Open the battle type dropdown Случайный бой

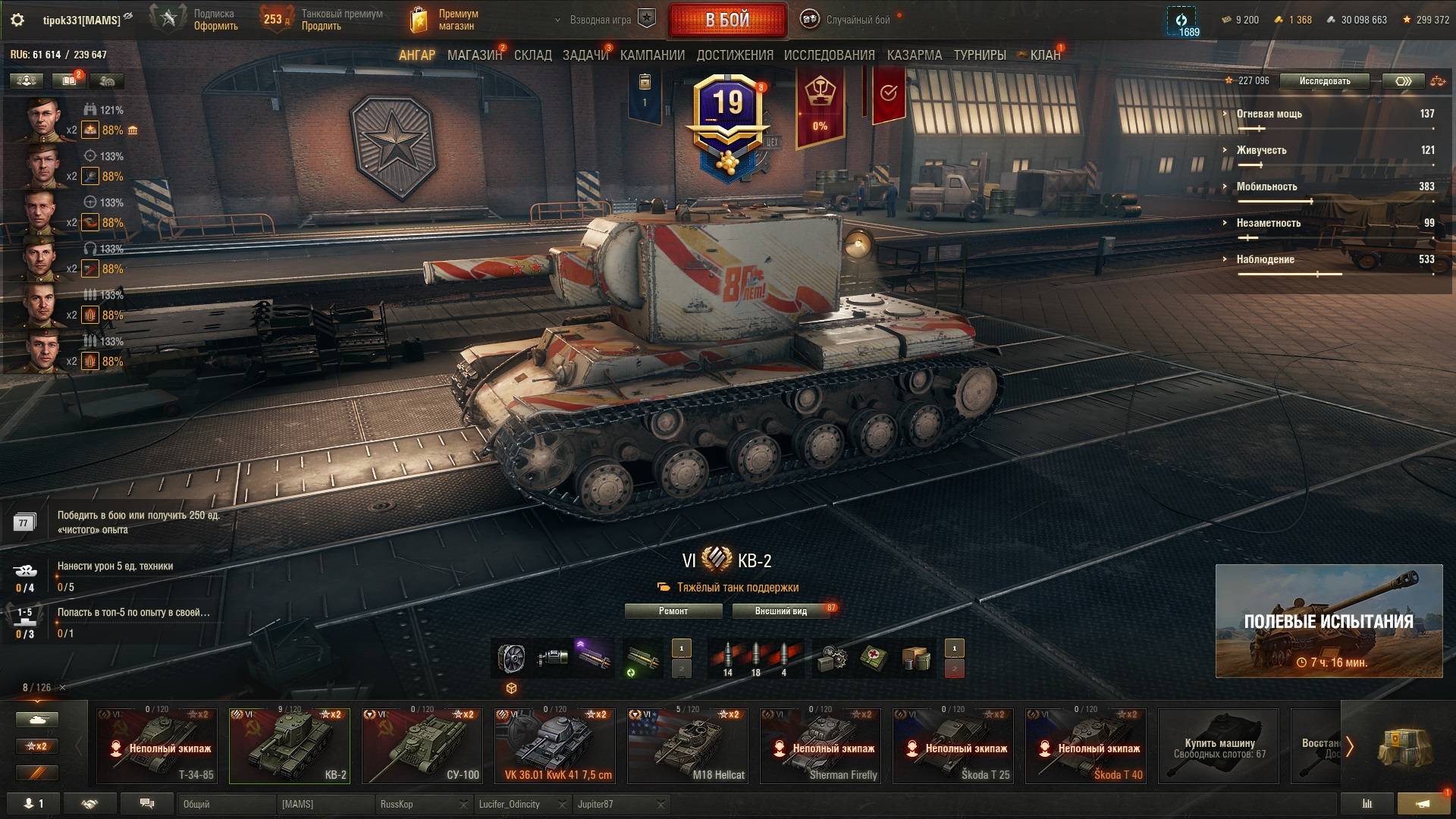tap(857, 20)
